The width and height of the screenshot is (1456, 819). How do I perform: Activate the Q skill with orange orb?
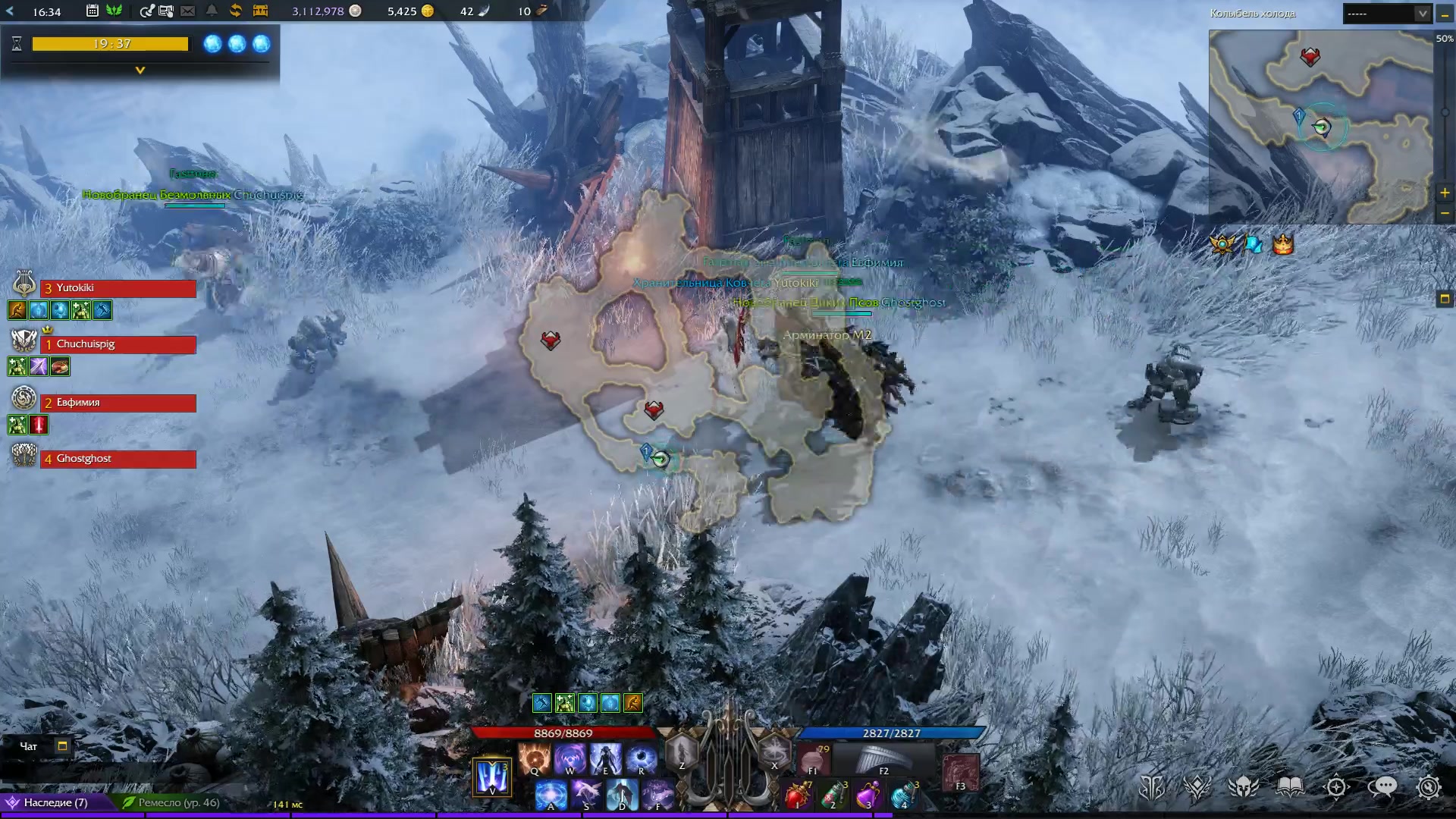[x=534, y=758]
